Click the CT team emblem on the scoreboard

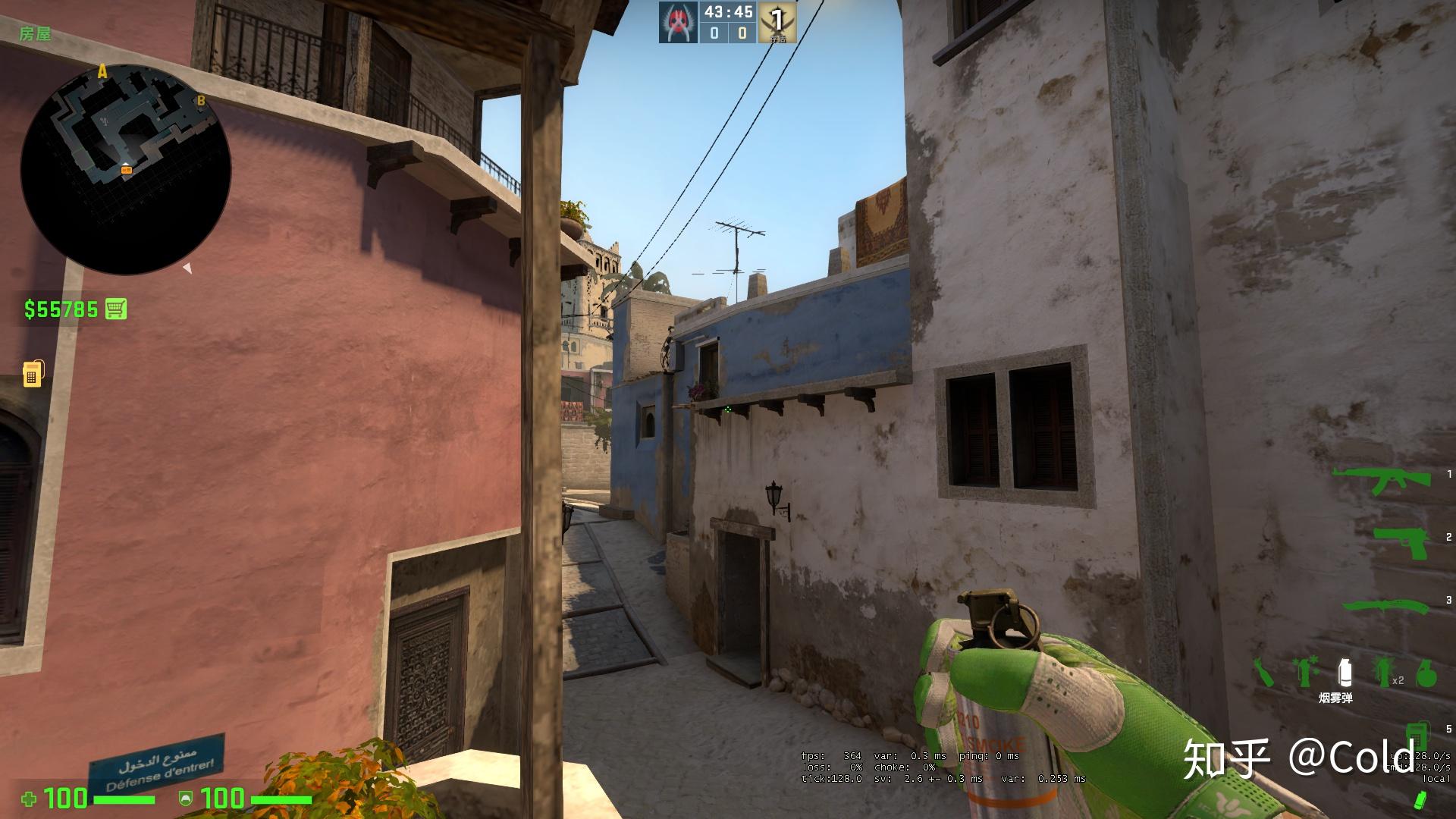coord(679,21)
